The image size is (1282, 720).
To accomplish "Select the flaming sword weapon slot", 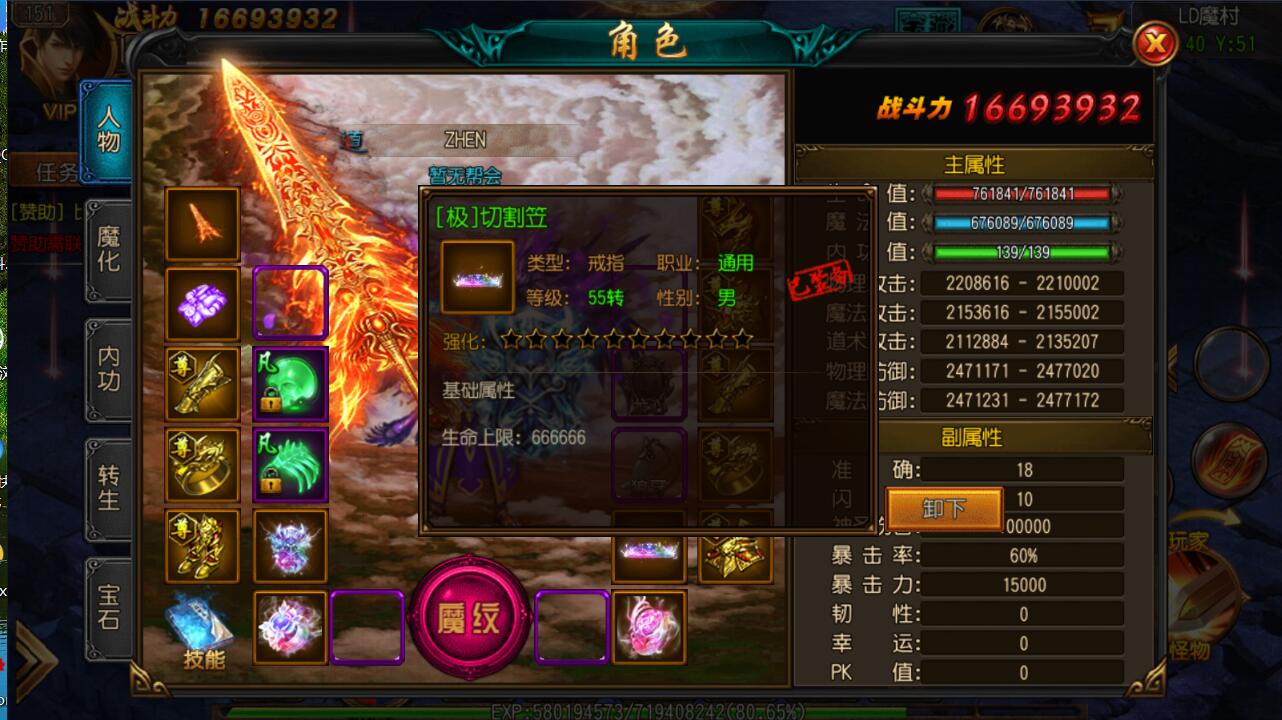I will pos(203,225).
